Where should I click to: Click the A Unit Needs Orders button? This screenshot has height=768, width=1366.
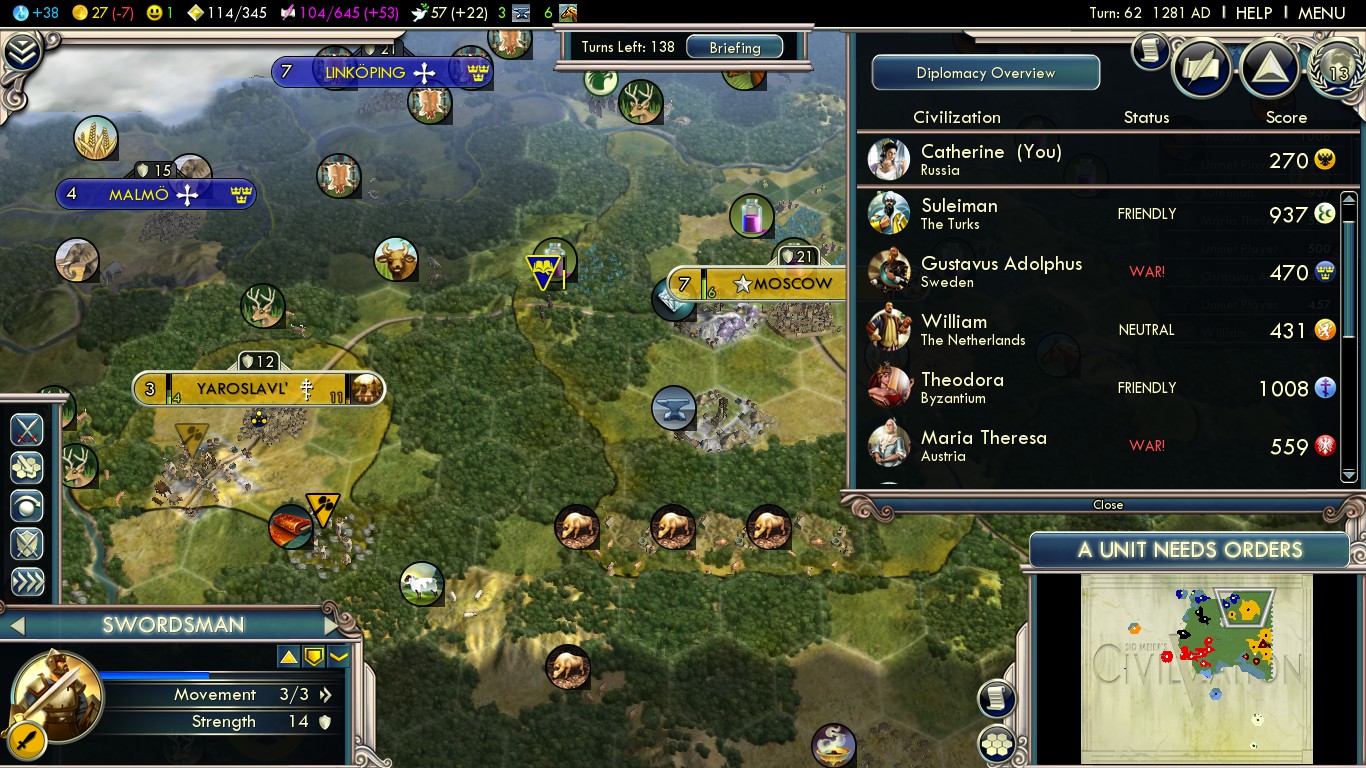pyautogui.click(x=1189, y=550)
